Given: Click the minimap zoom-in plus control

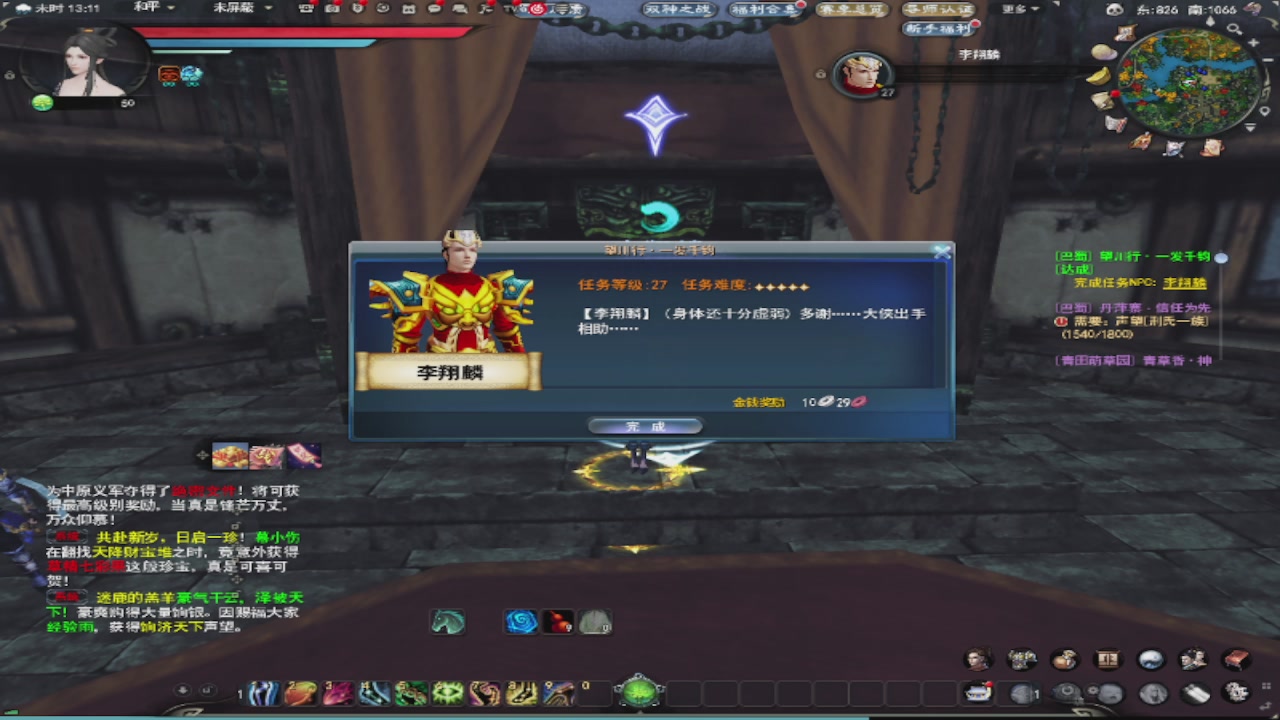Looking at the screenshot, I should click(1253, 43).
